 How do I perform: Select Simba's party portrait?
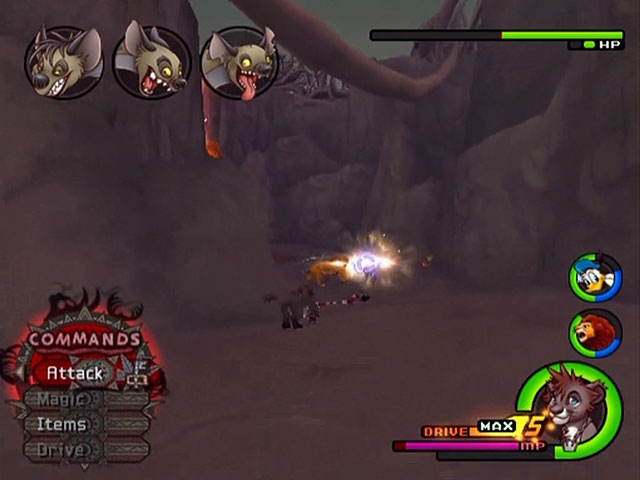pyautogui.click(x=596, y=333)
